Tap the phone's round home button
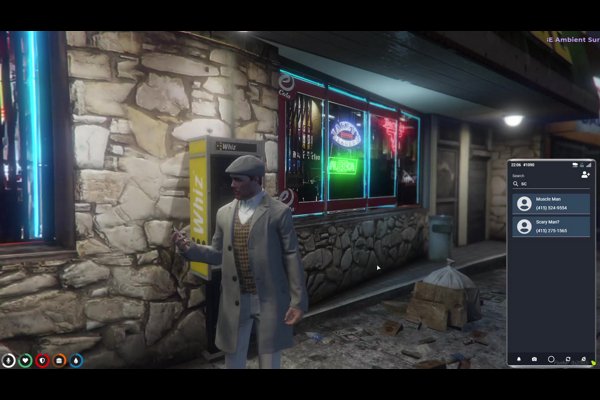The height and width of the screenshot is (400, 600). [551, 358]
